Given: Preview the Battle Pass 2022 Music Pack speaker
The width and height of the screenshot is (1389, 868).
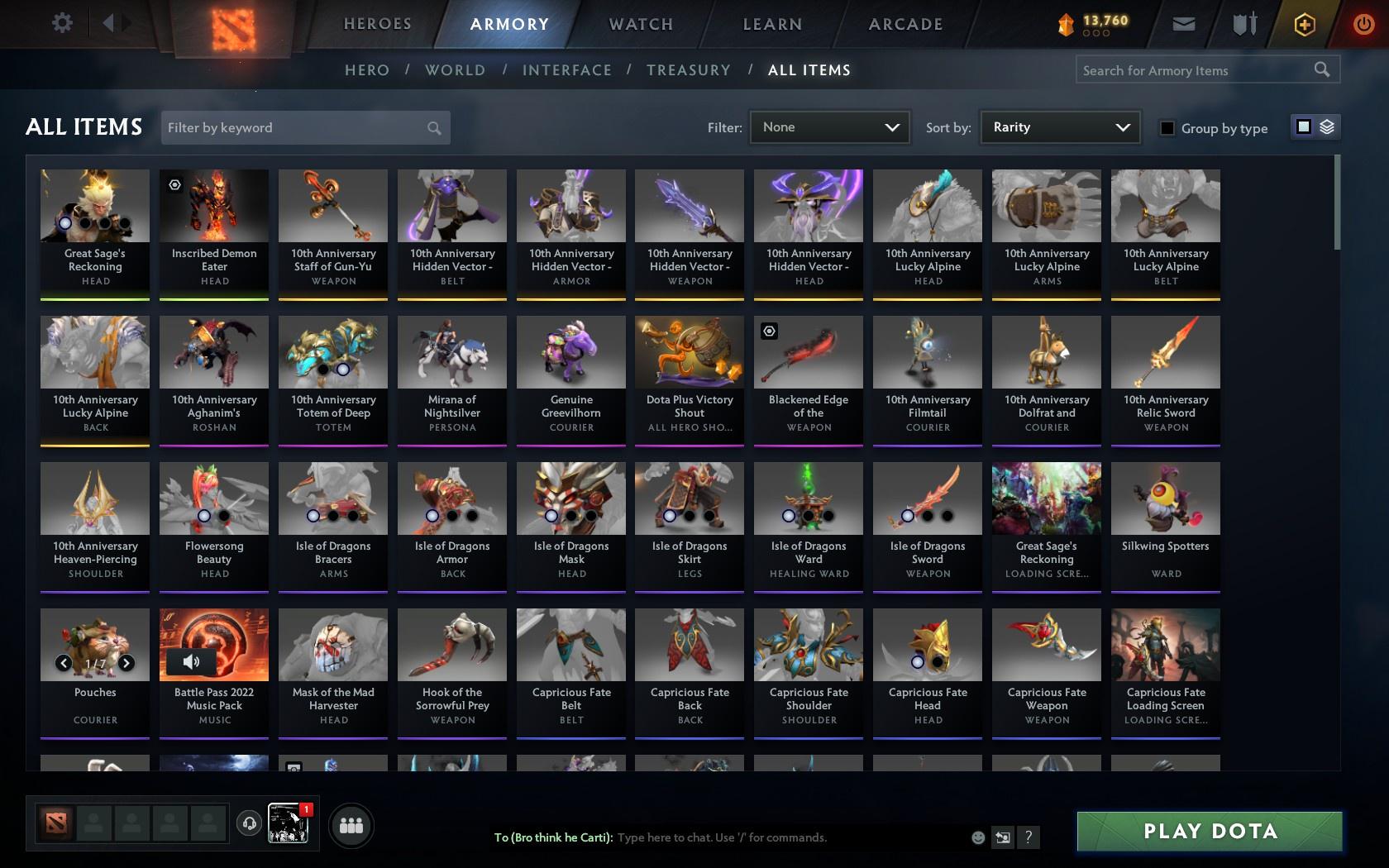Looking at the screenshot, I should click(x=192, y=661).
